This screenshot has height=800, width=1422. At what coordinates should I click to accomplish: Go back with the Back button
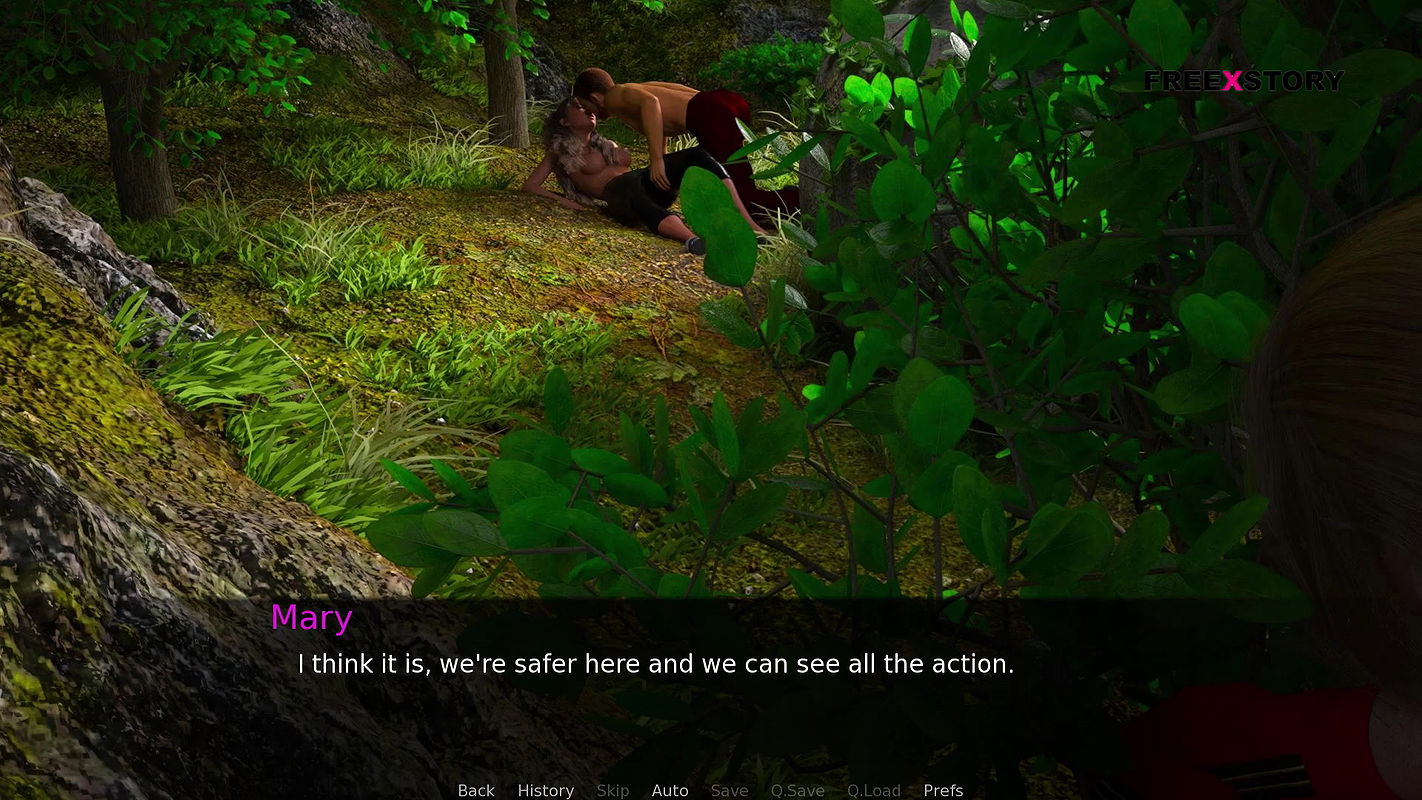point(476,790)
